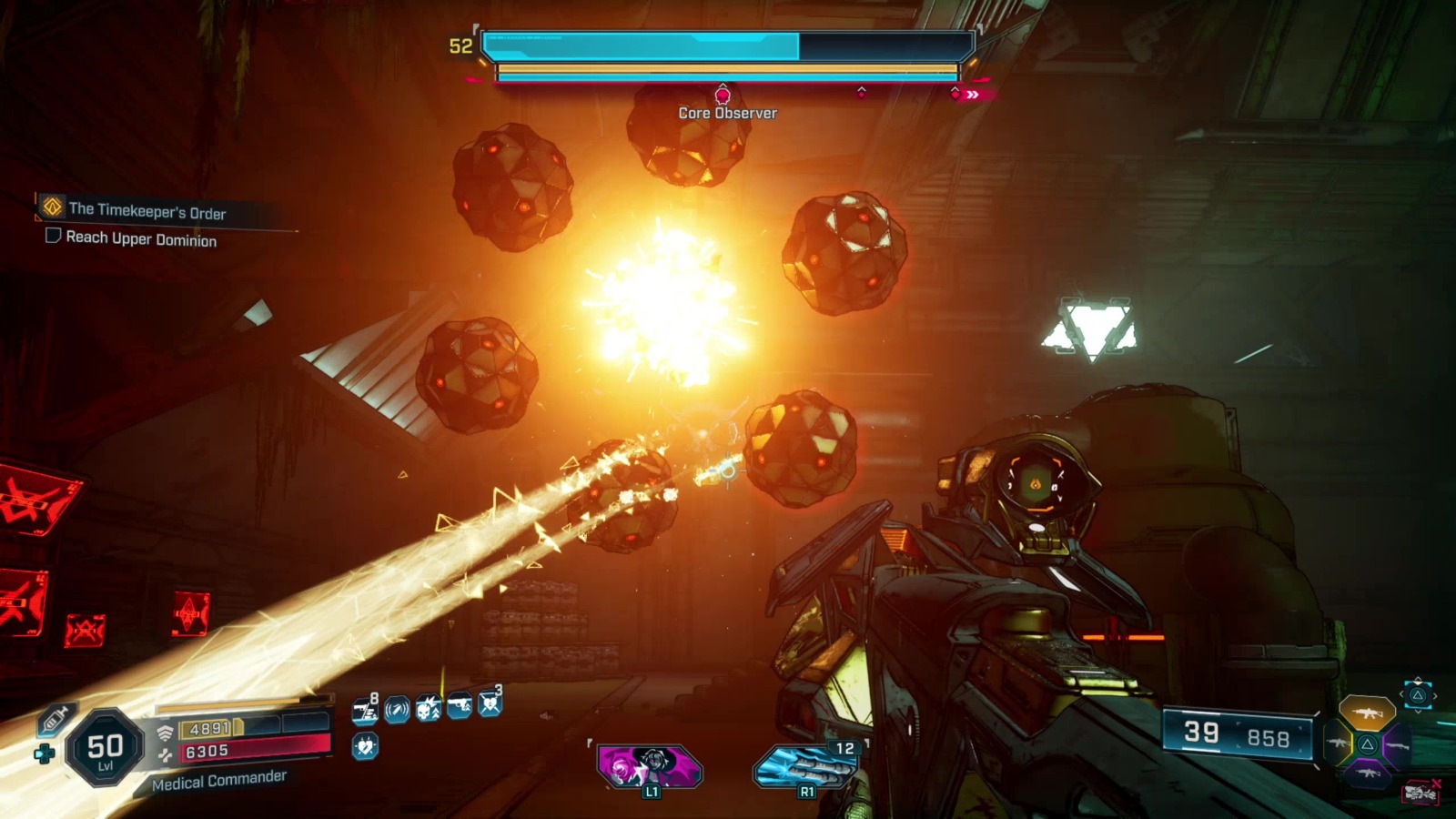1456x819 pixels.
Task: Select the Core Observer boss nameplate
Action: [x=725, y=113]
